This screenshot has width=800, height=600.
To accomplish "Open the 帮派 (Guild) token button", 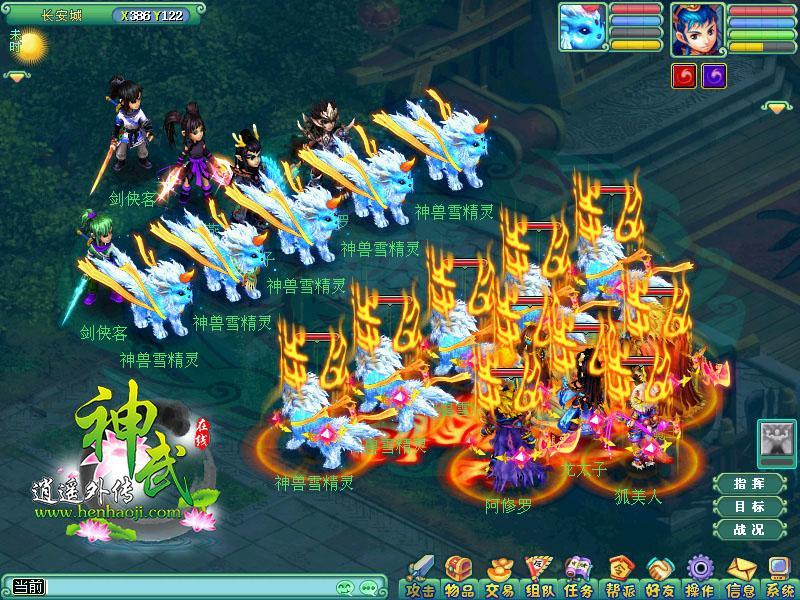I will pos(620,581).
